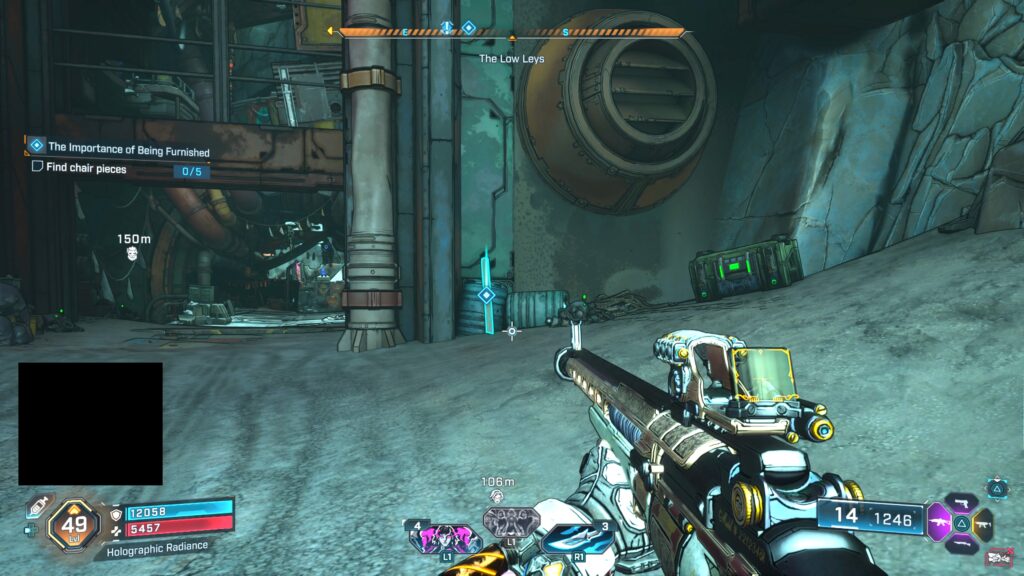Image resolution: width=1024 pixels, height=576 pixels.
Task: Select the in-world diamond objective waypoint
Action: 486,295
